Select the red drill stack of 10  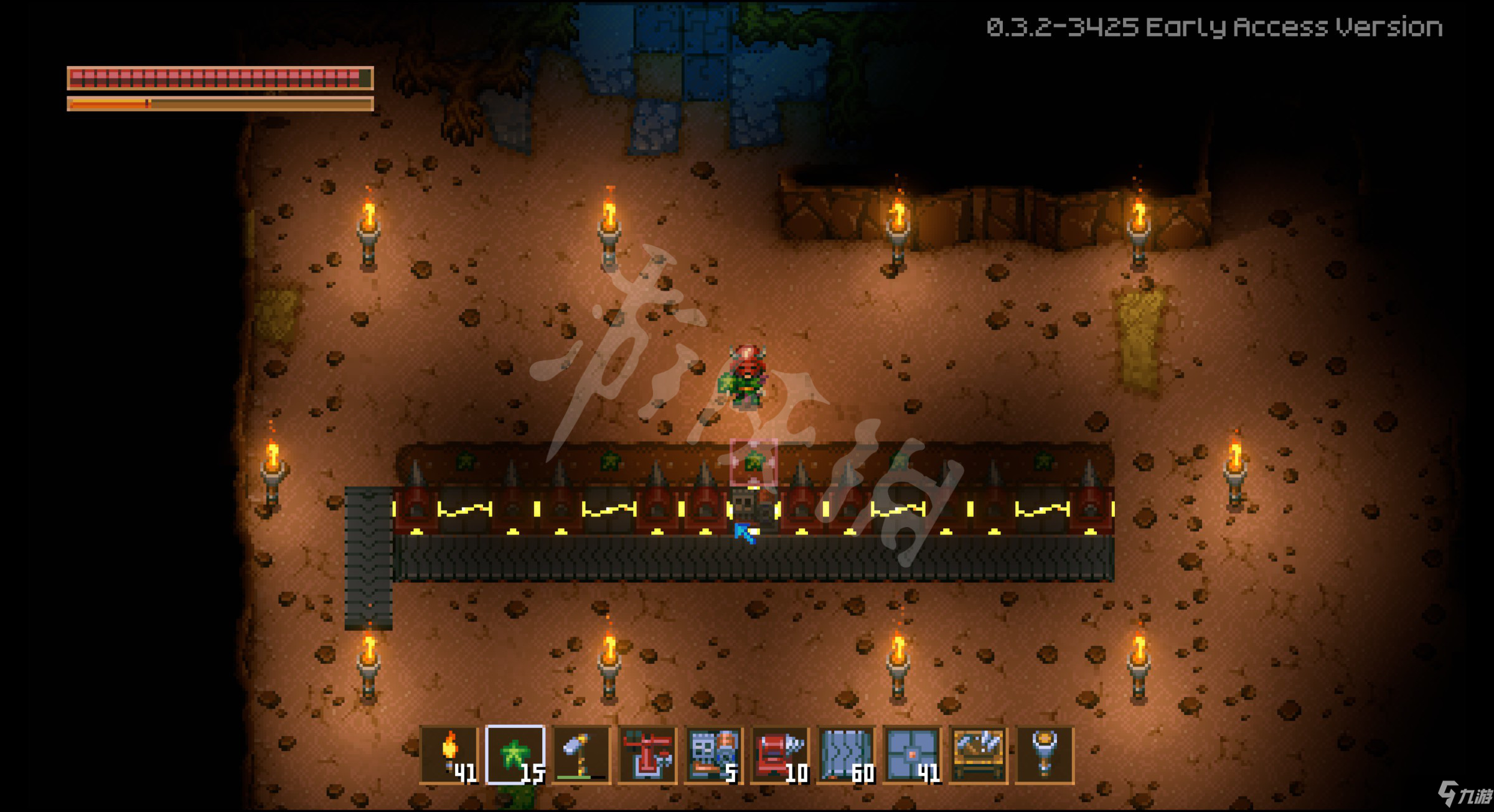tap(779, 755)
